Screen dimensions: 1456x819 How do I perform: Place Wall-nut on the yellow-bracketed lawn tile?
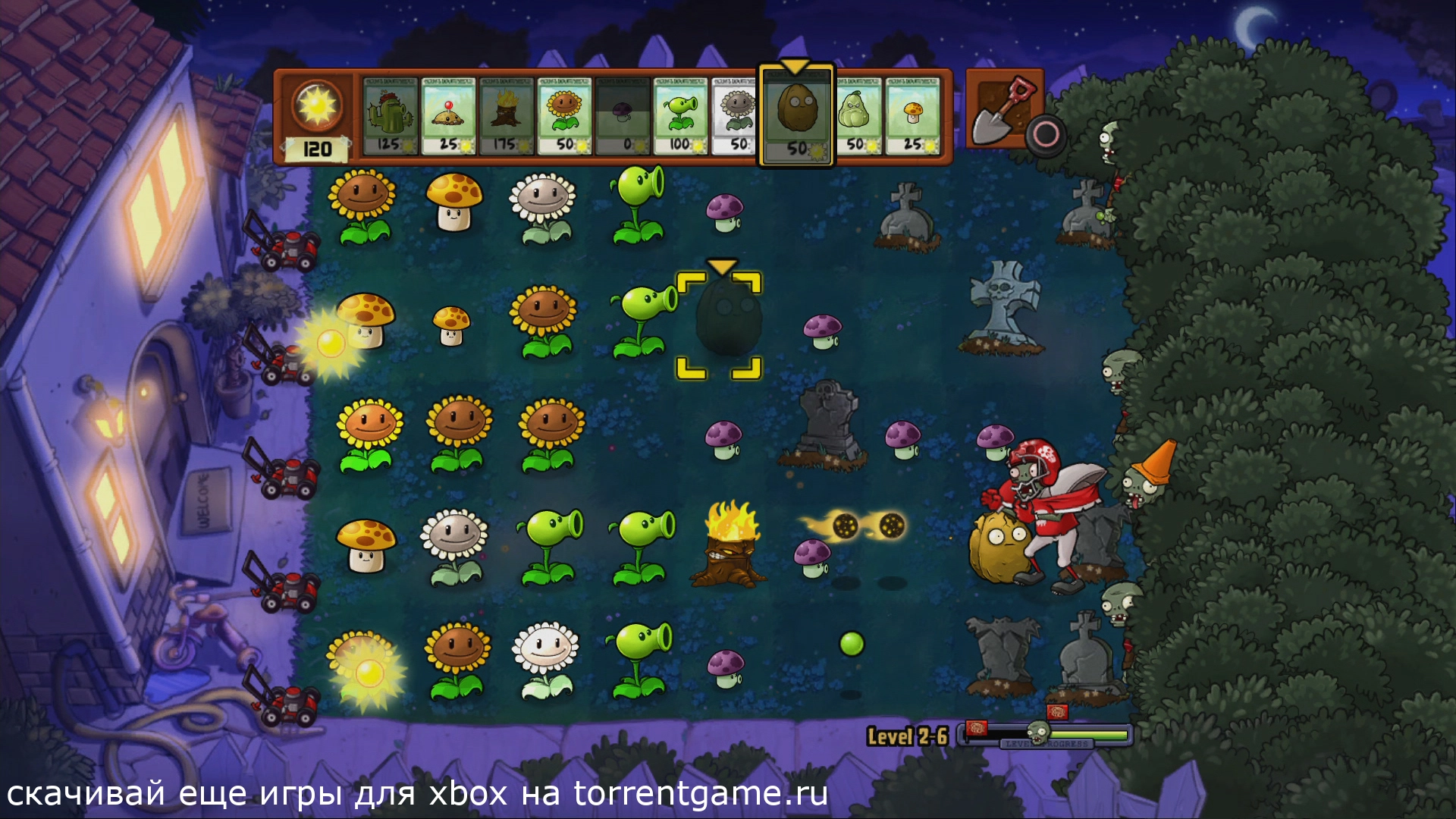tap(719, 325)
